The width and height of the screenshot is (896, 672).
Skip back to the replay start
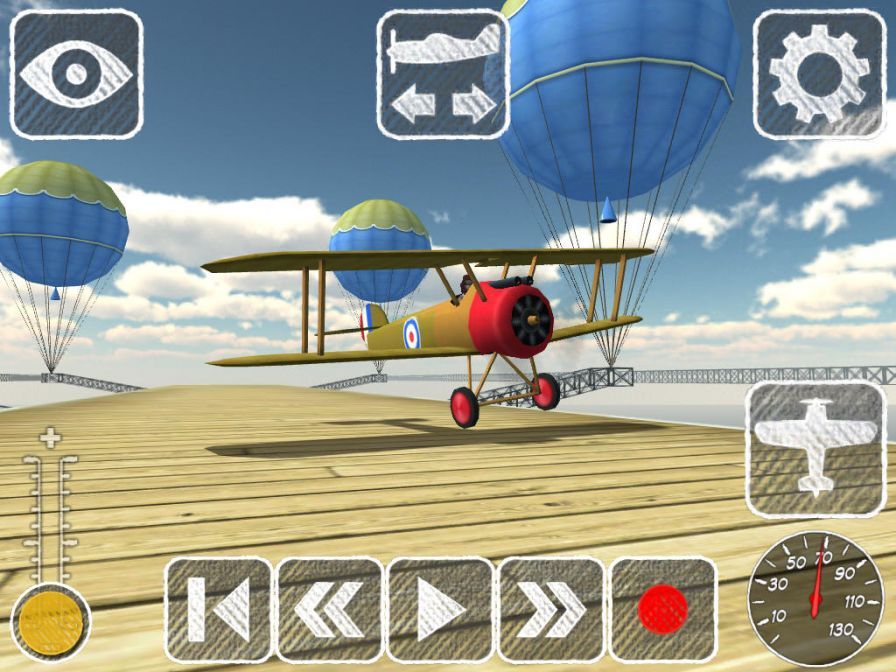tap(219, 609)
